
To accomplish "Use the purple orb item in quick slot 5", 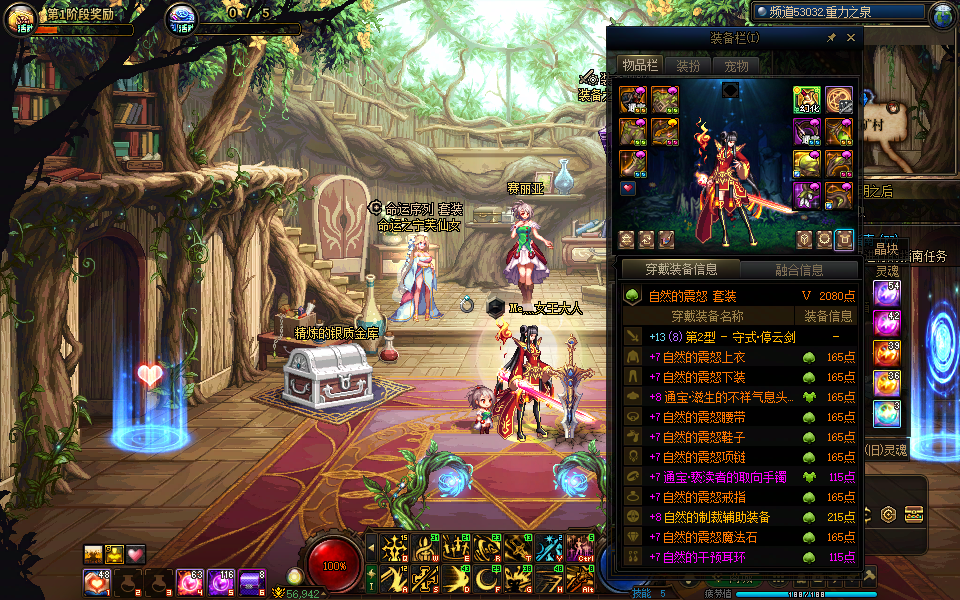I will click(x=220, y=582).
